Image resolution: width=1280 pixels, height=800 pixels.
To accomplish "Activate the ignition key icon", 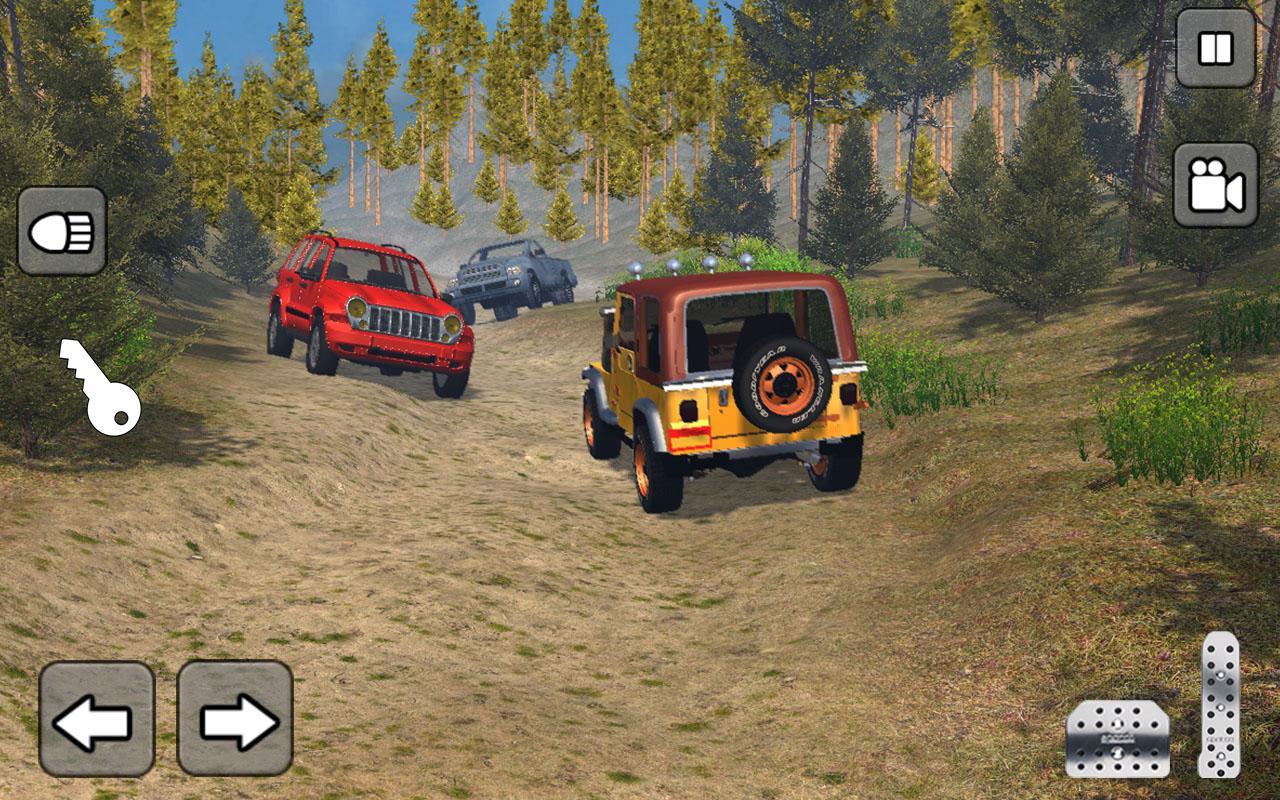I will (100, 385).
